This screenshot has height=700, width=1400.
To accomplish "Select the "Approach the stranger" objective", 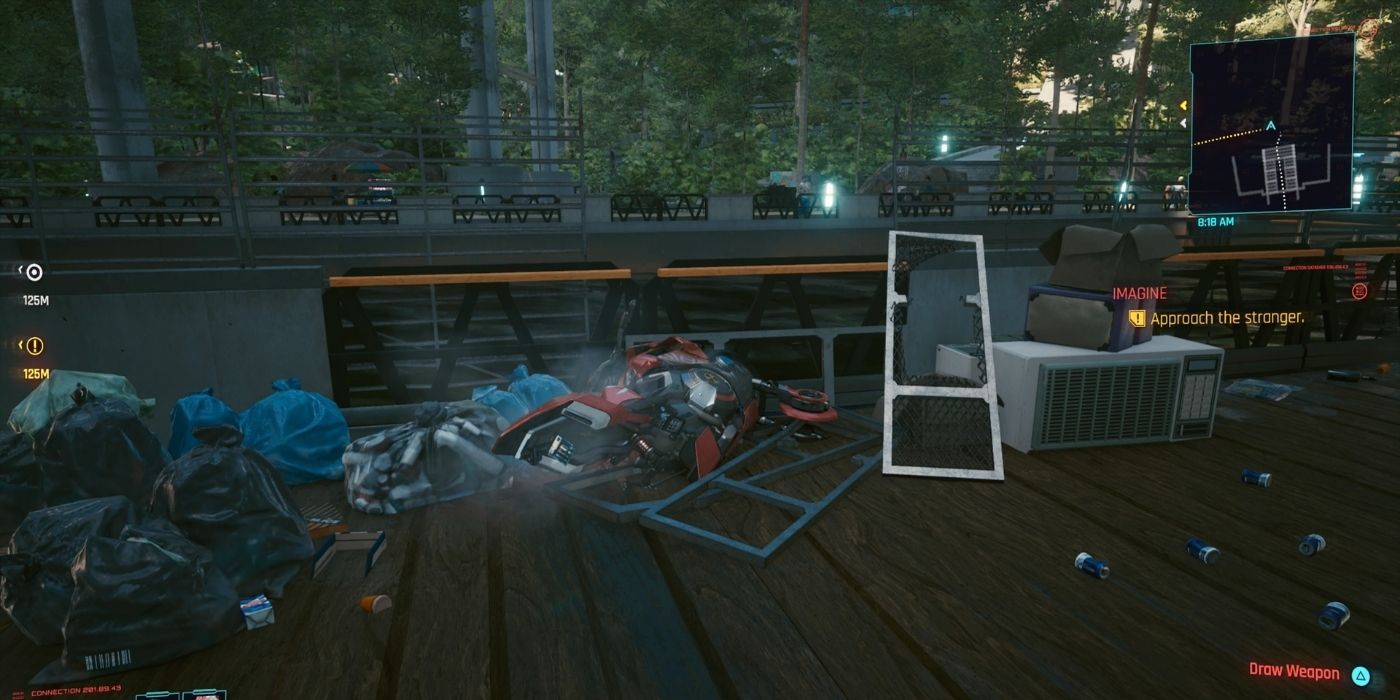I will [x=1227, y=318].
